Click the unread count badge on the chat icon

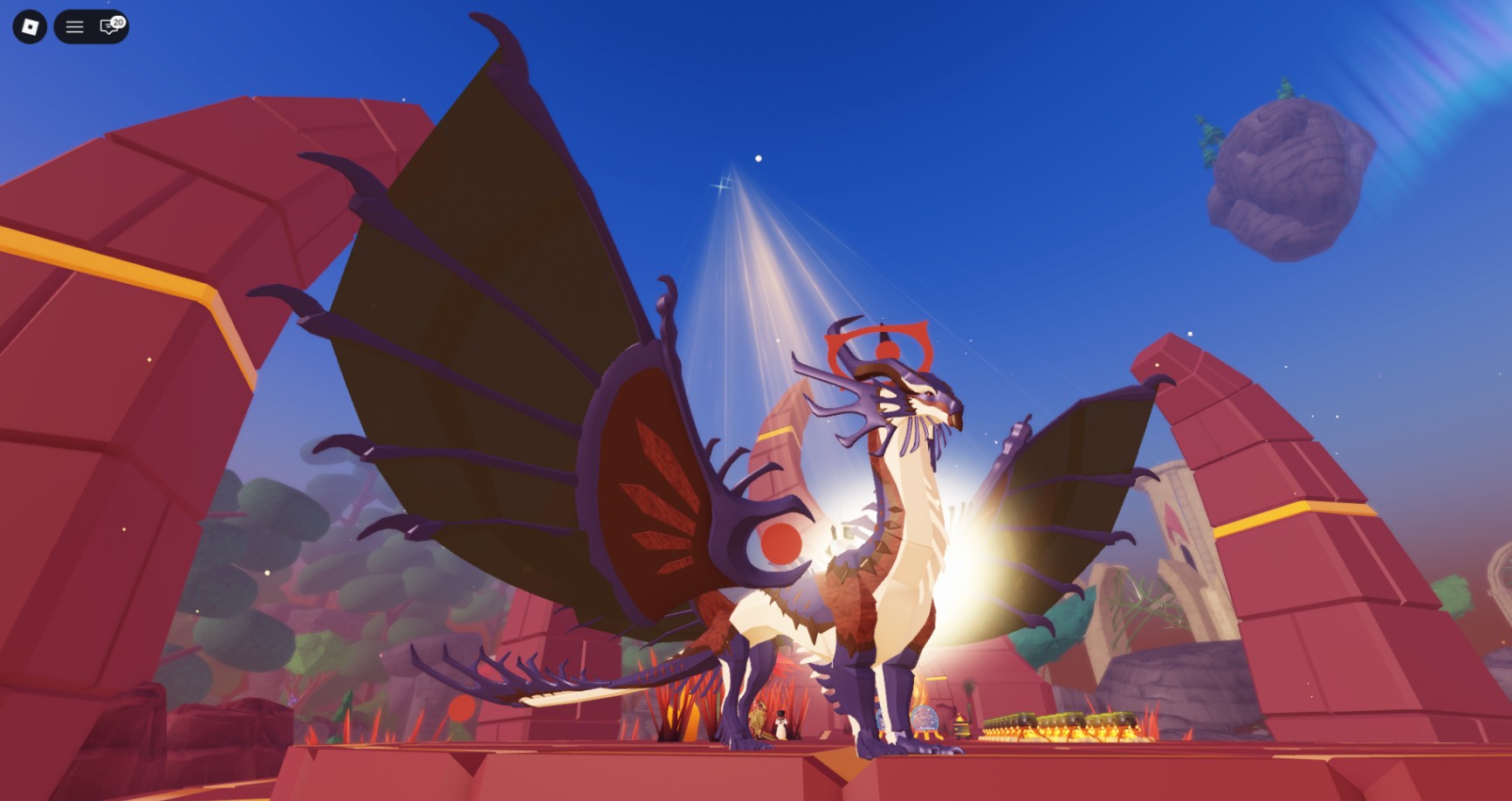(119, 22)
